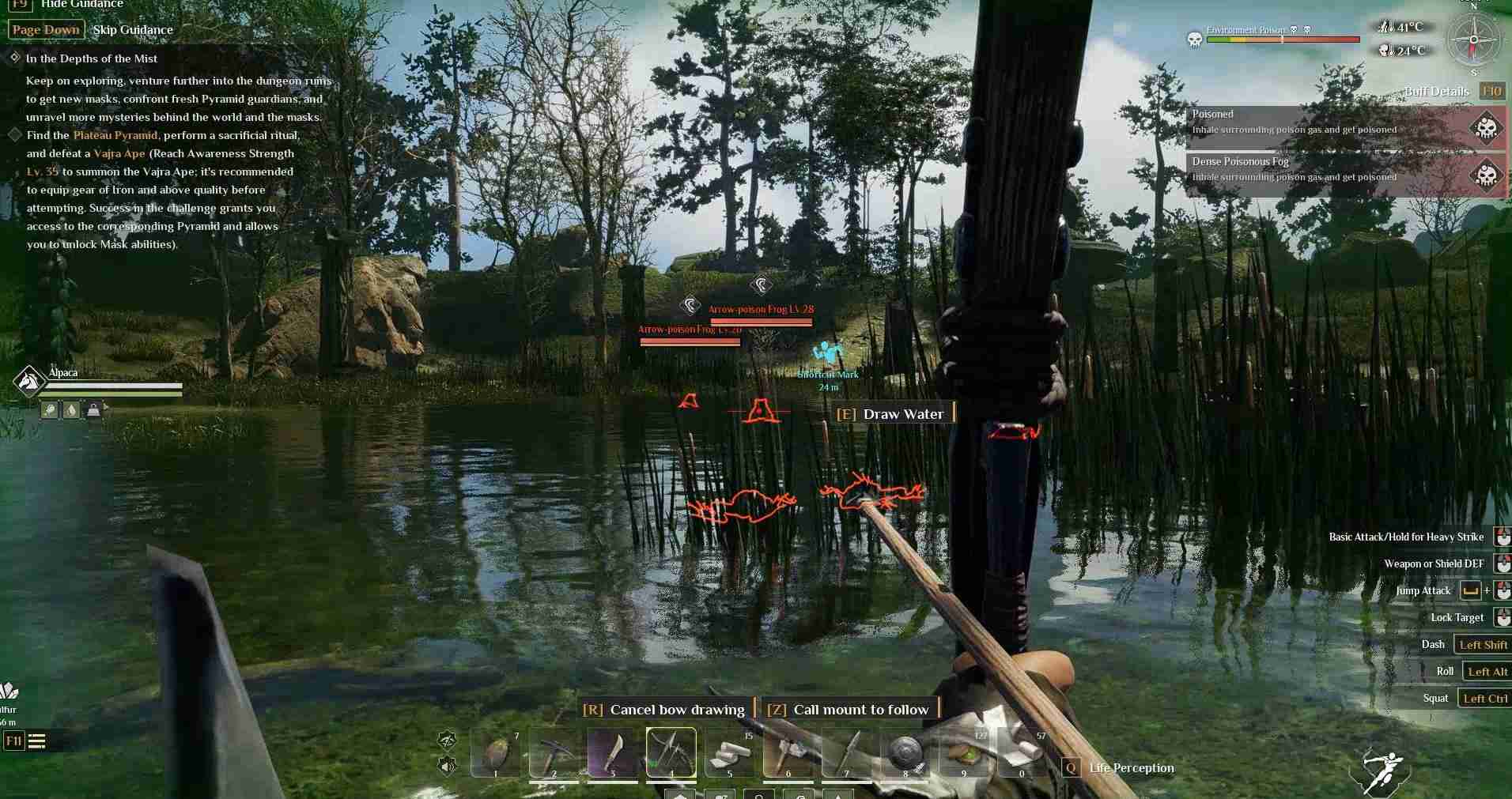Viewport: 1512px width, 799px height.
Task: Open the quest tracker 'In the Depths of the Mist'
Action: pos(91,58)
